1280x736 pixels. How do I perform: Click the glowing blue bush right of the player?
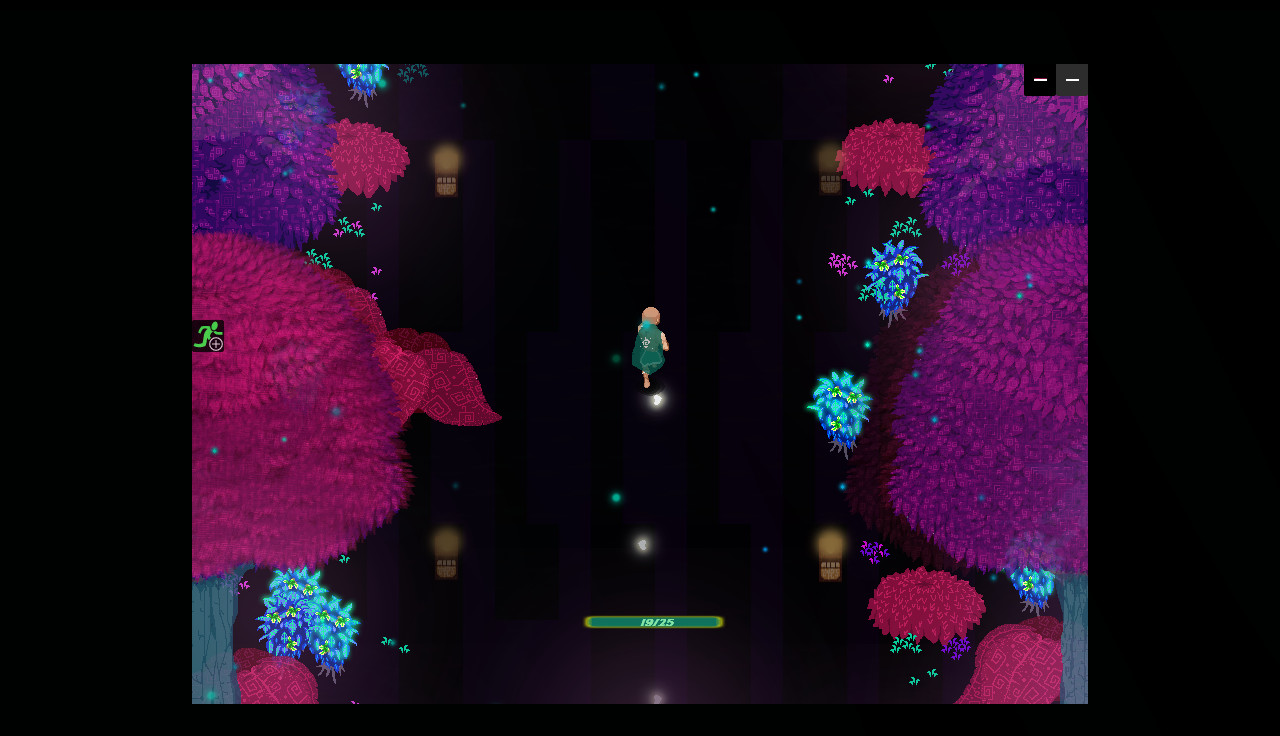838,405
